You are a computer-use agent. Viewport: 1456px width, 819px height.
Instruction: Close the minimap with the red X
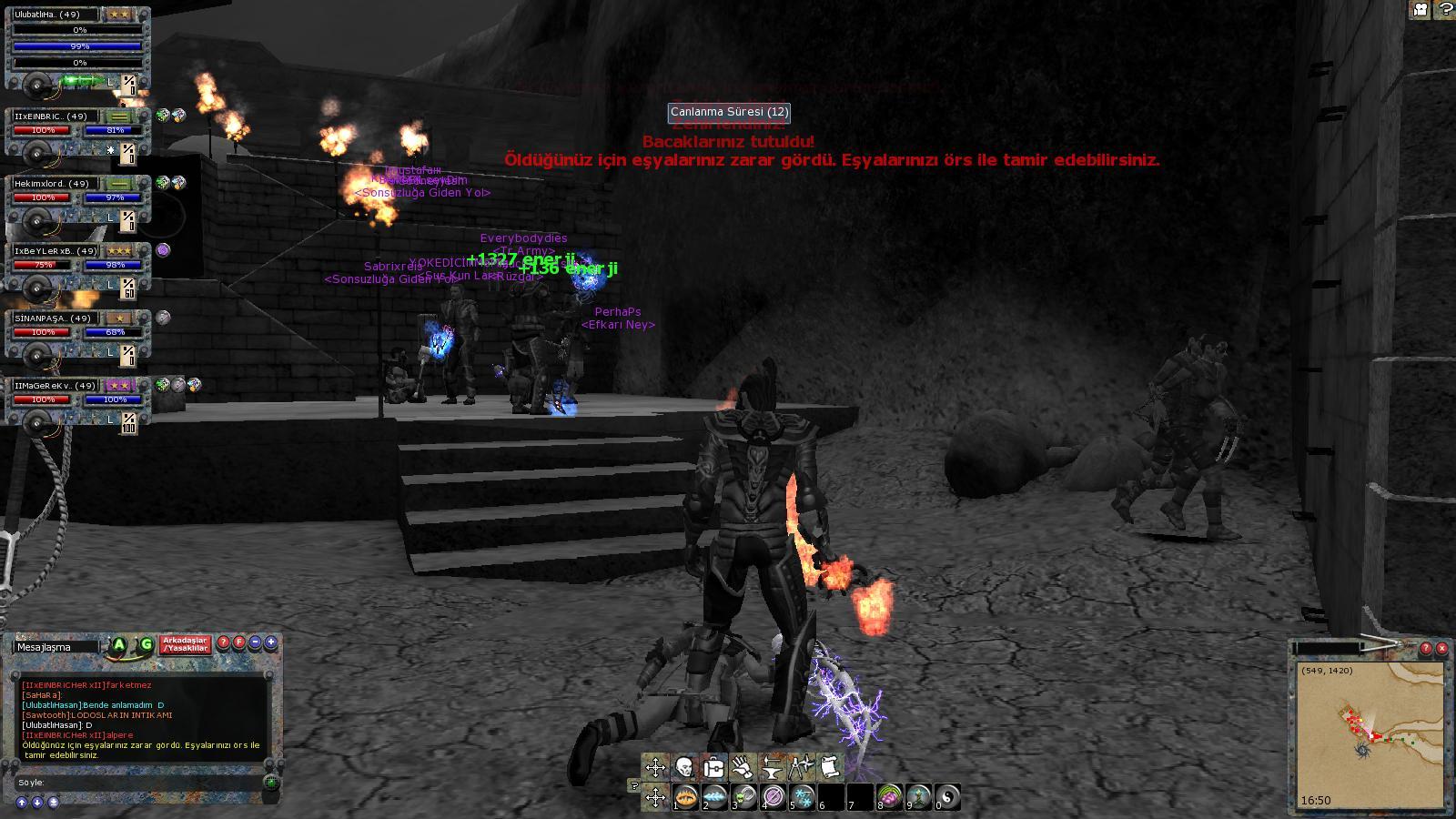coord(1441,649)
